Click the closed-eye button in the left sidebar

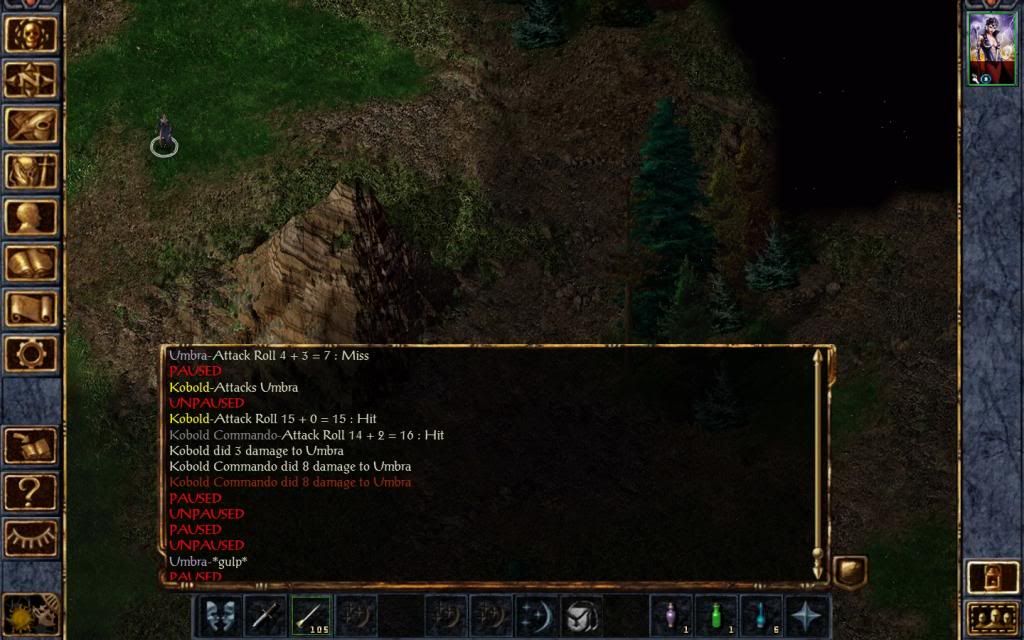click(31, 538)
